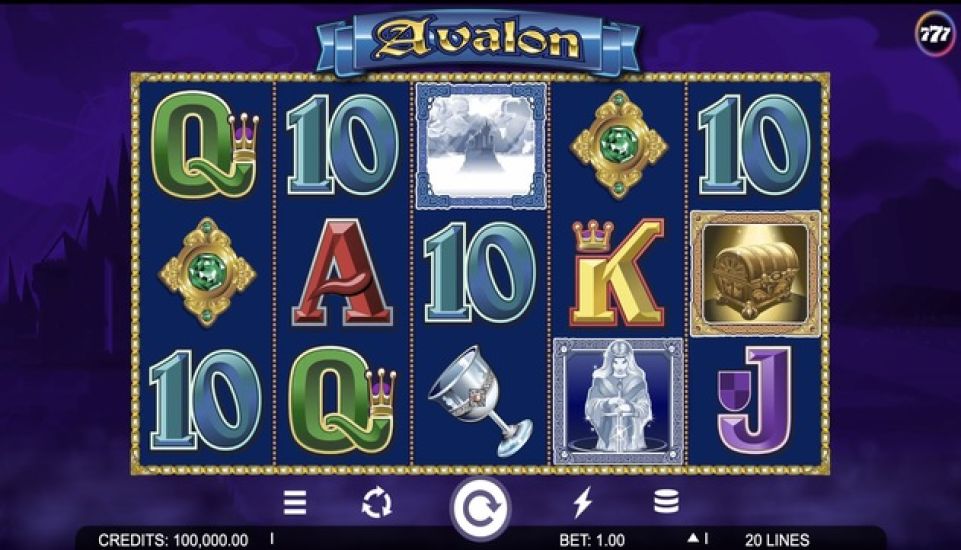Enable autoplay with the circular arrows icon

377,503
